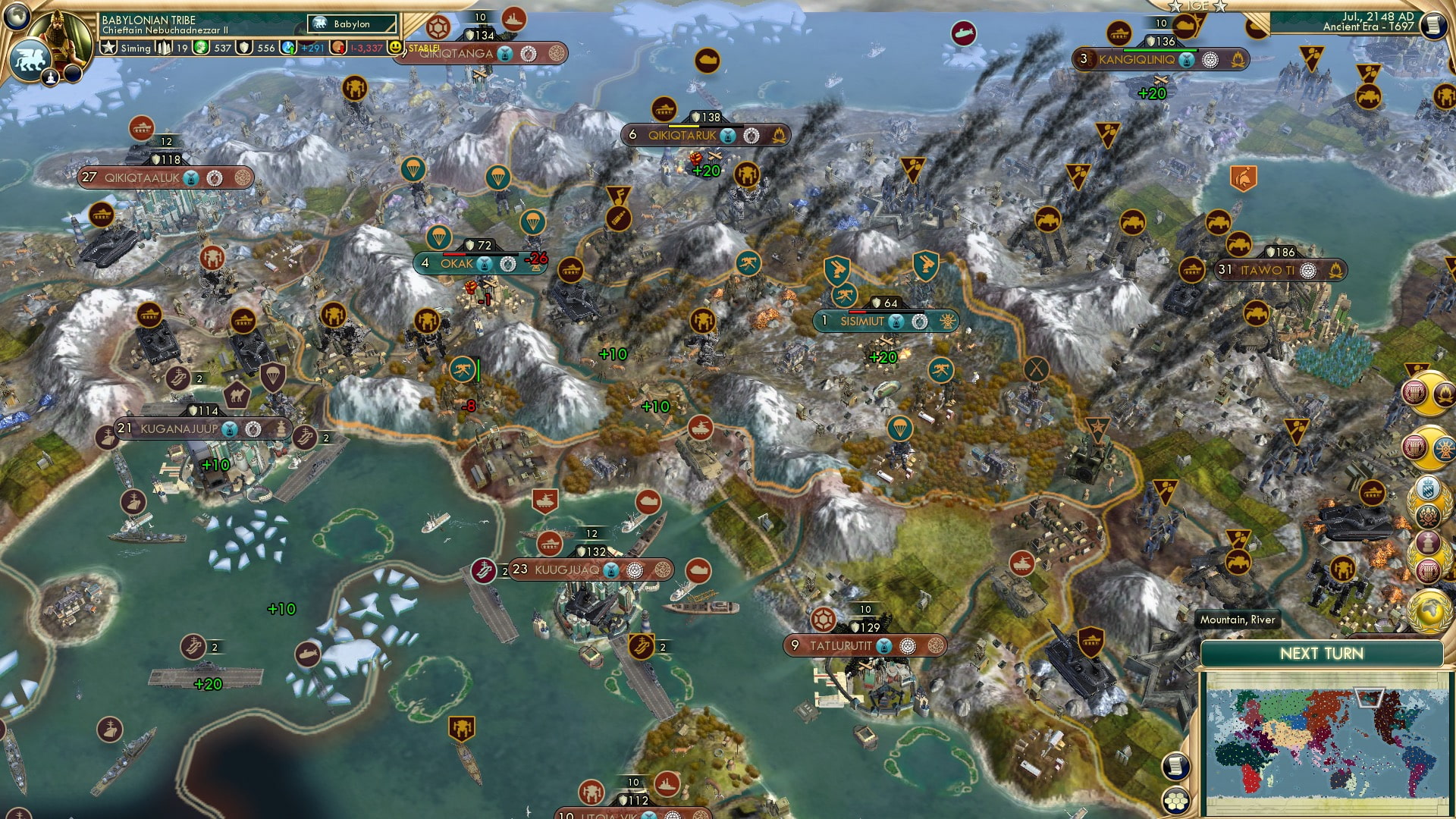Click the happiness smiley face icon
The height and width of the screenshot is (819, 1456).
pyautogui.click(x=395, y=48)
